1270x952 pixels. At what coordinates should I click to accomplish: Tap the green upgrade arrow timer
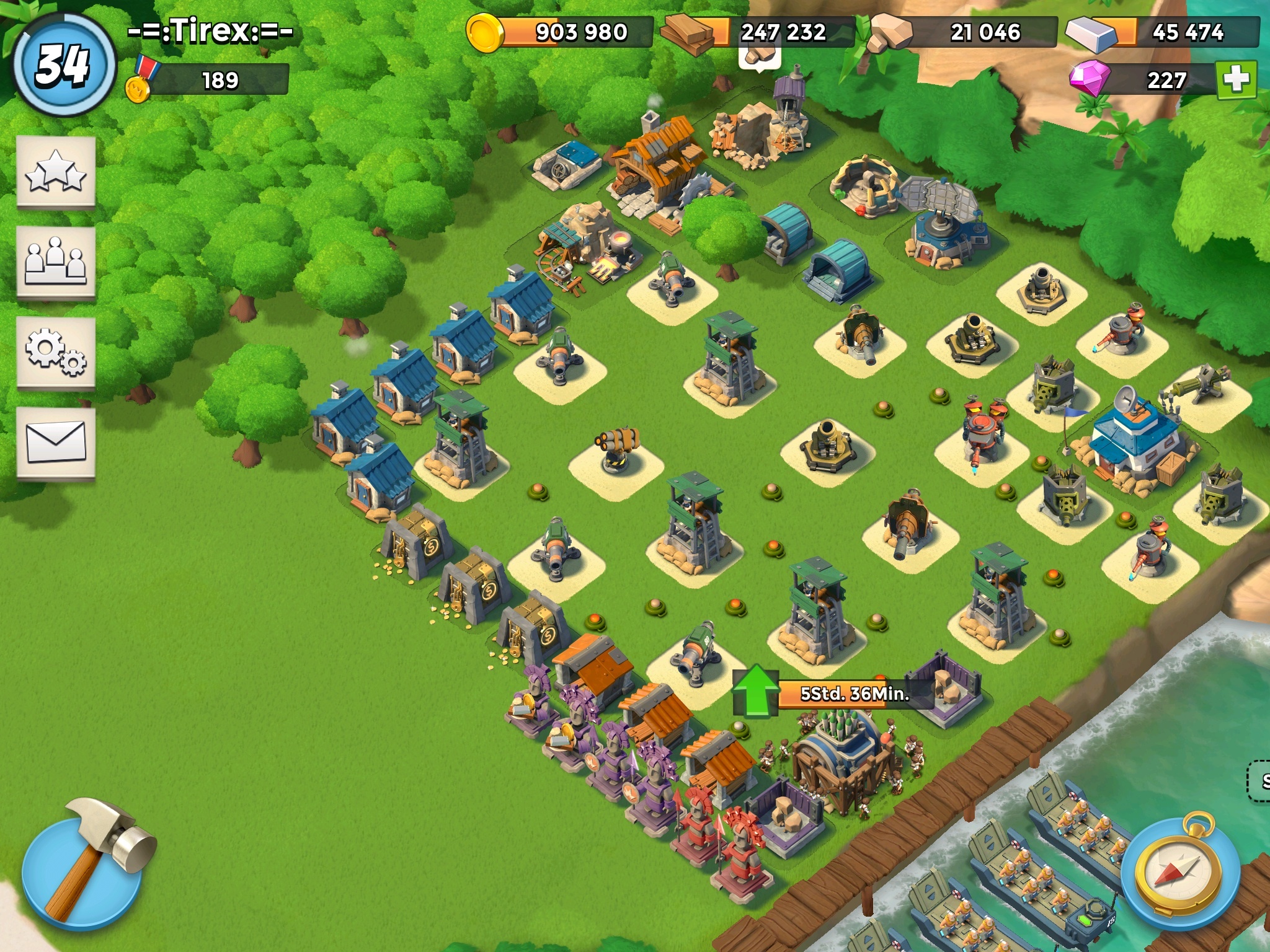coord(756,691)
